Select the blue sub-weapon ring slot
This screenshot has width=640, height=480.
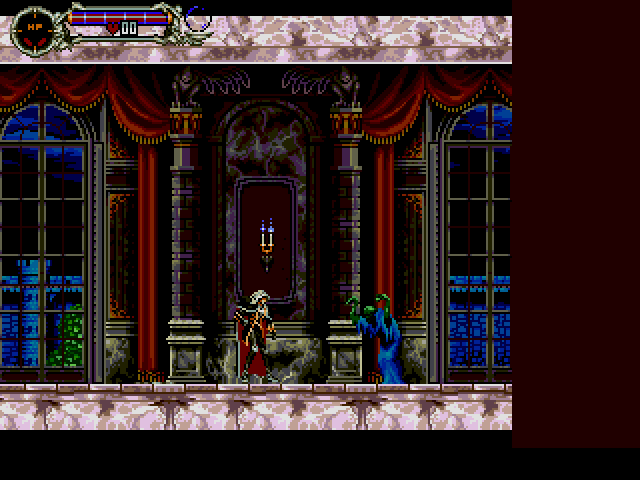197,18
